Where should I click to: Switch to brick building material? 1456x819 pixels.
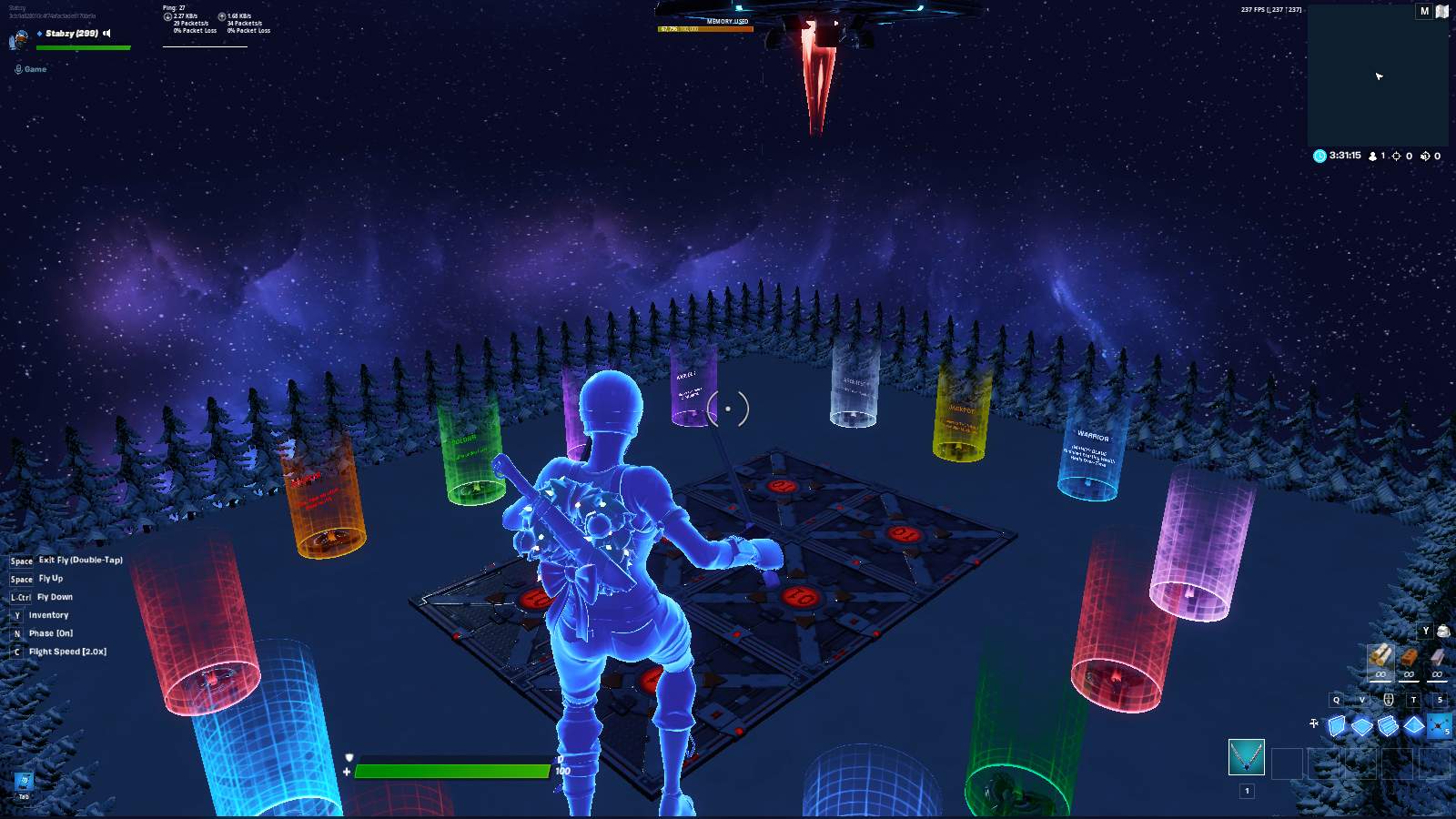pyautogui.click(x=1409, y=657)
